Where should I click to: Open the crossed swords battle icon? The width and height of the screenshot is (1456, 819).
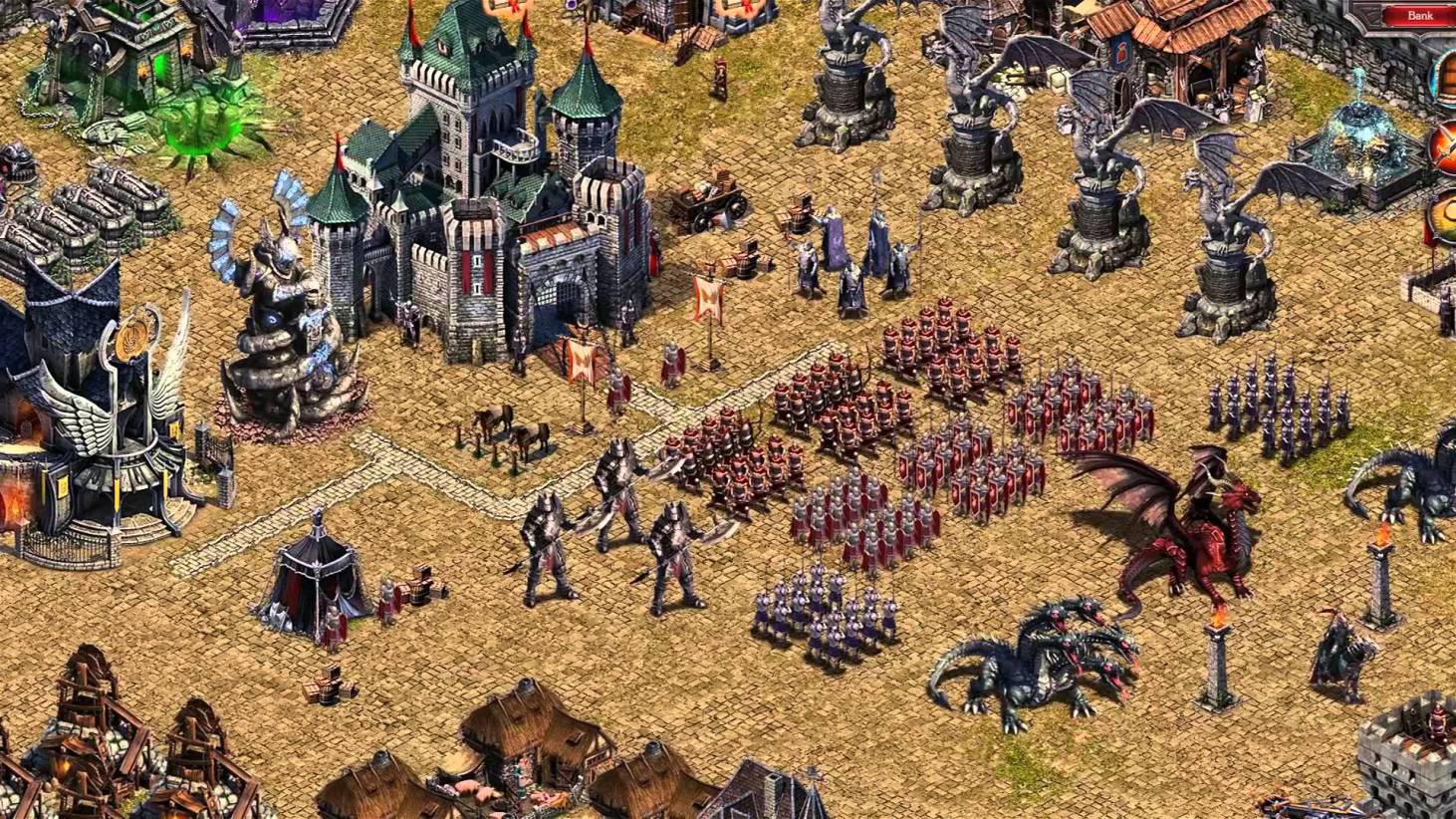pyautogui.click(x=1446, y=147)
